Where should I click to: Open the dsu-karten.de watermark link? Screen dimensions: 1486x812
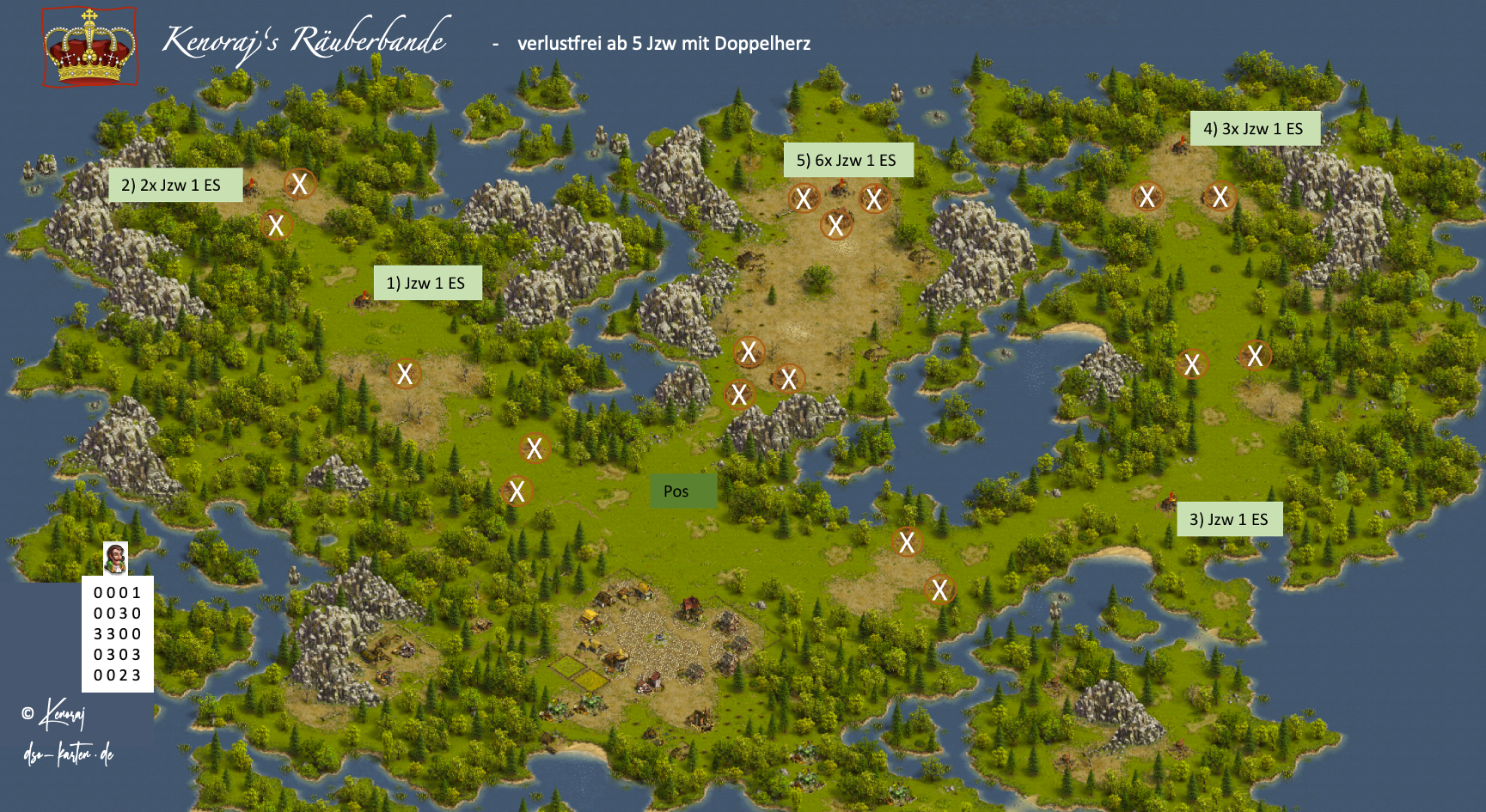[x=69, y=755]
